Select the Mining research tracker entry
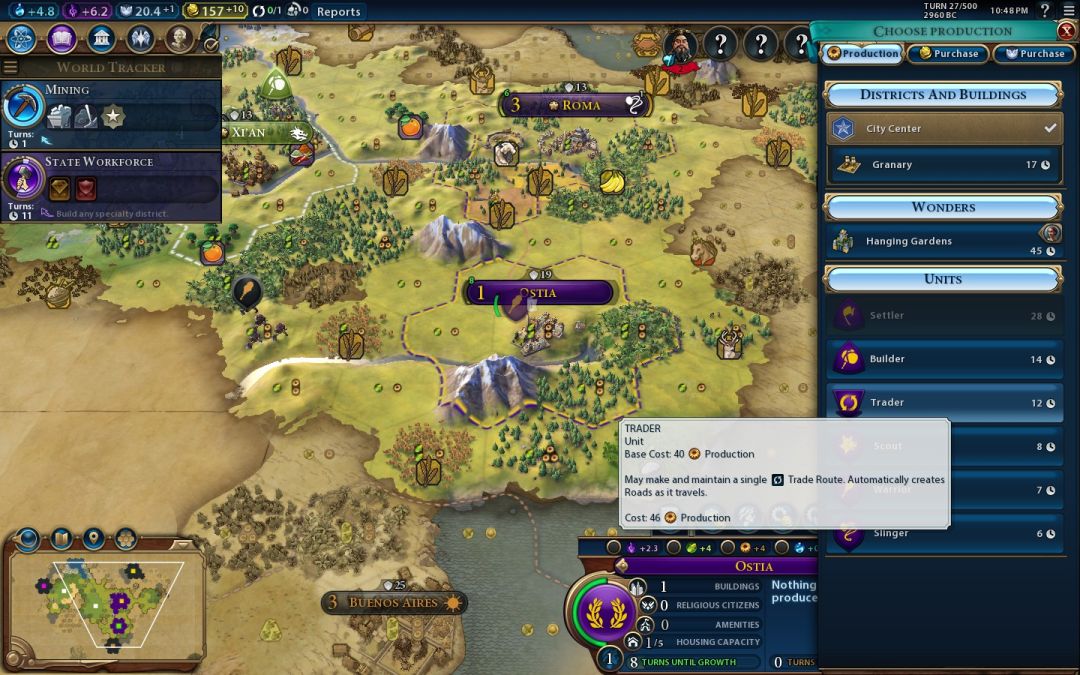The height and width of the screenshot is (675, 1080). coord(110,112)
